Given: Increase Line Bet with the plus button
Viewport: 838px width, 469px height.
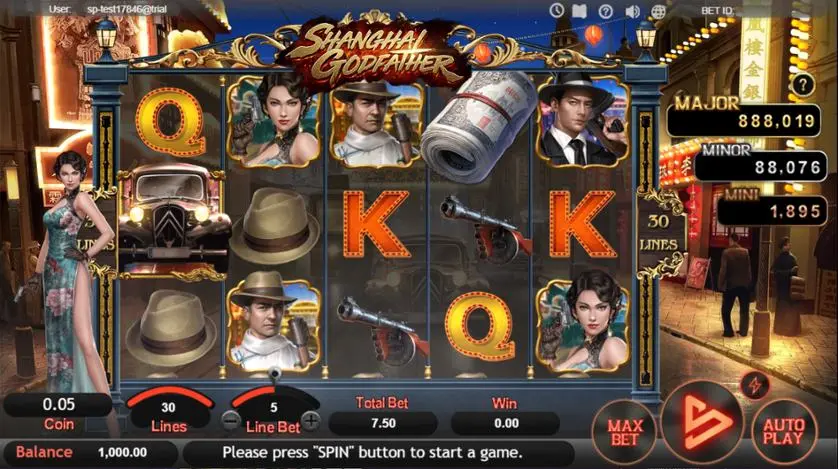Looking at the screenshot, I should (312, 421).
